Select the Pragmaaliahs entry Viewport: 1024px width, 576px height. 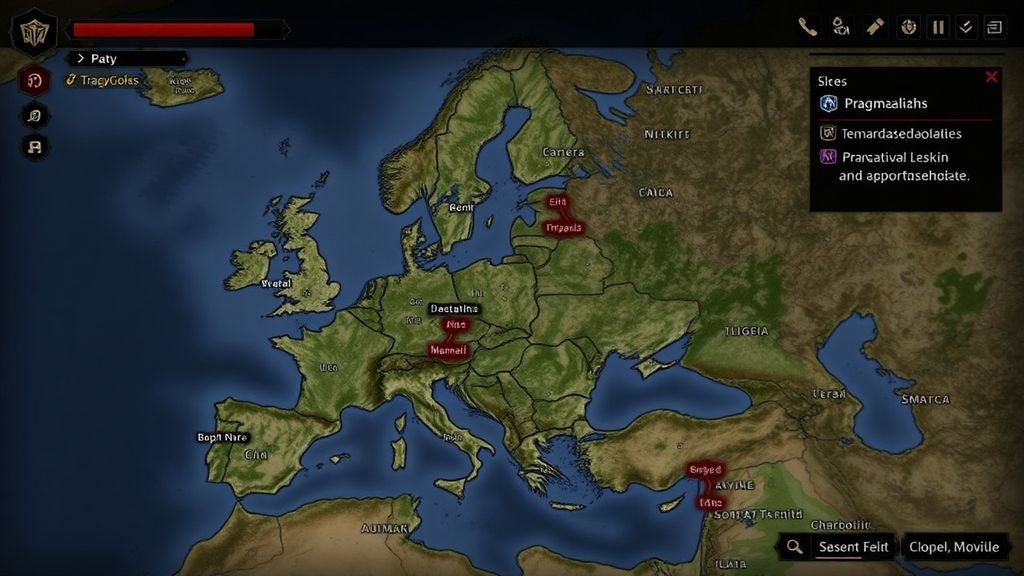[x=885, y=104]
